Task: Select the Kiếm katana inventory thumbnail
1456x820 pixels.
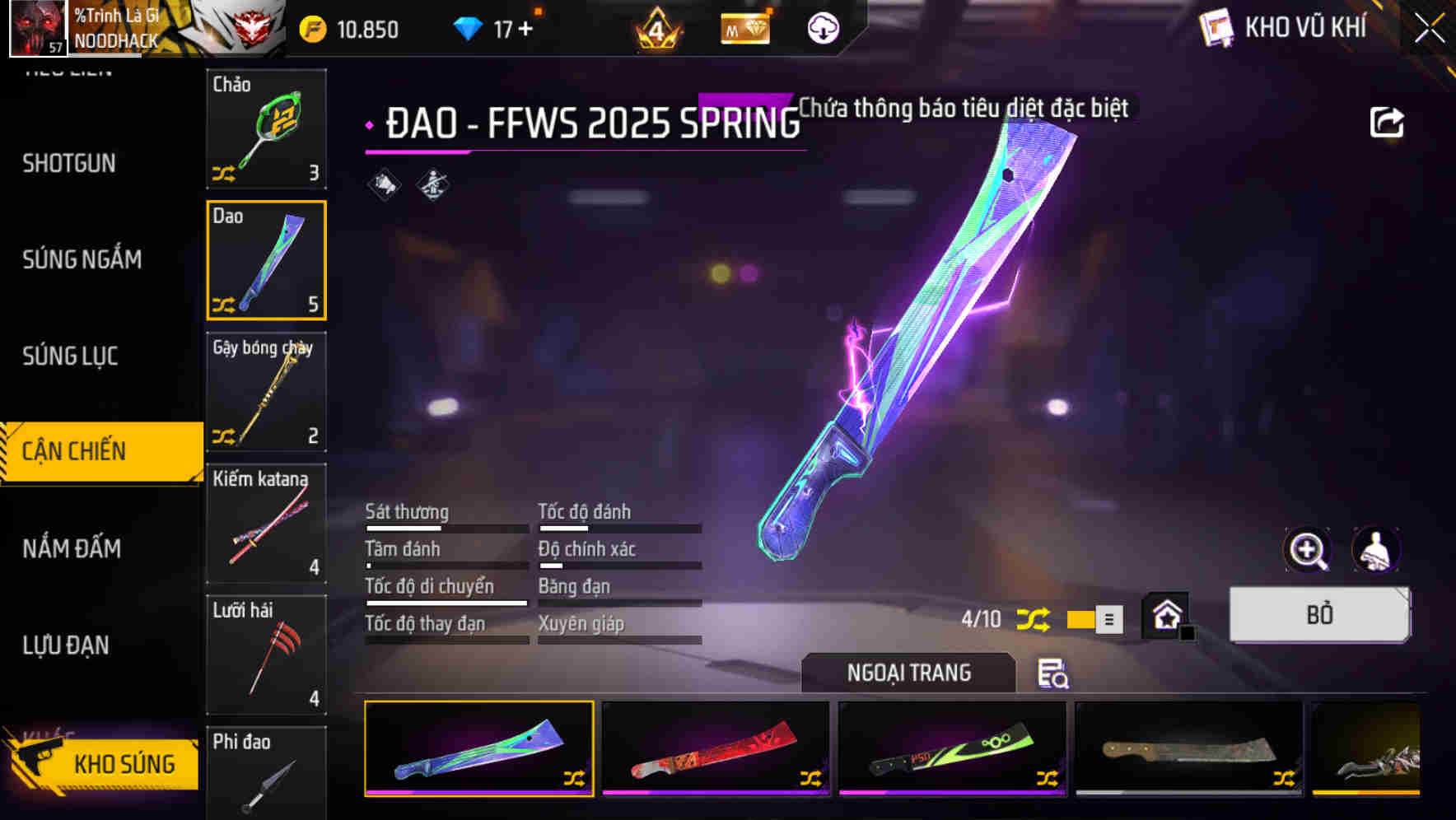Action: coord(266,524)
